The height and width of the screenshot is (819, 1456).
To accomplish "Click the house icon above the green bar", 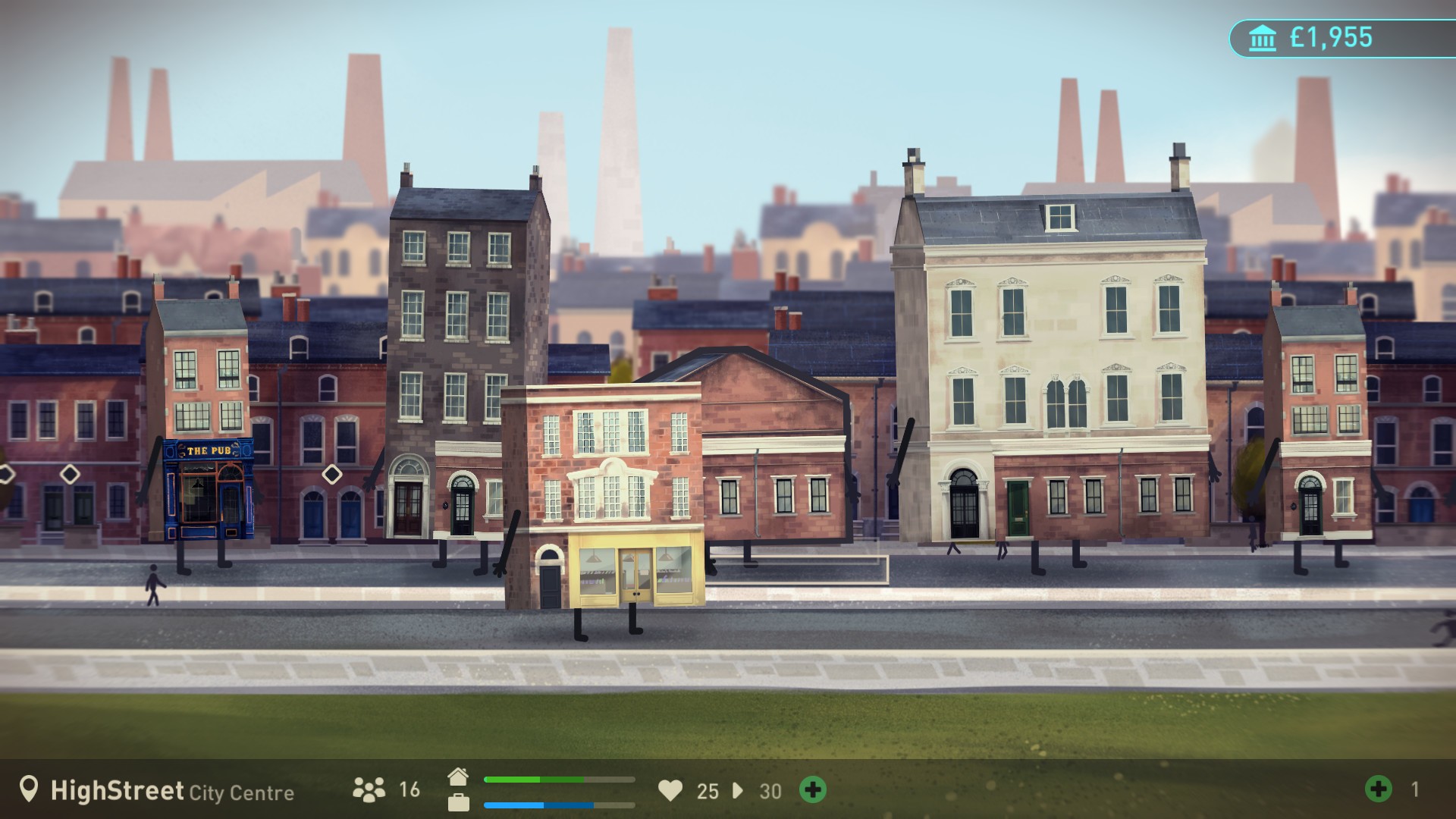I will coord(460,777).
